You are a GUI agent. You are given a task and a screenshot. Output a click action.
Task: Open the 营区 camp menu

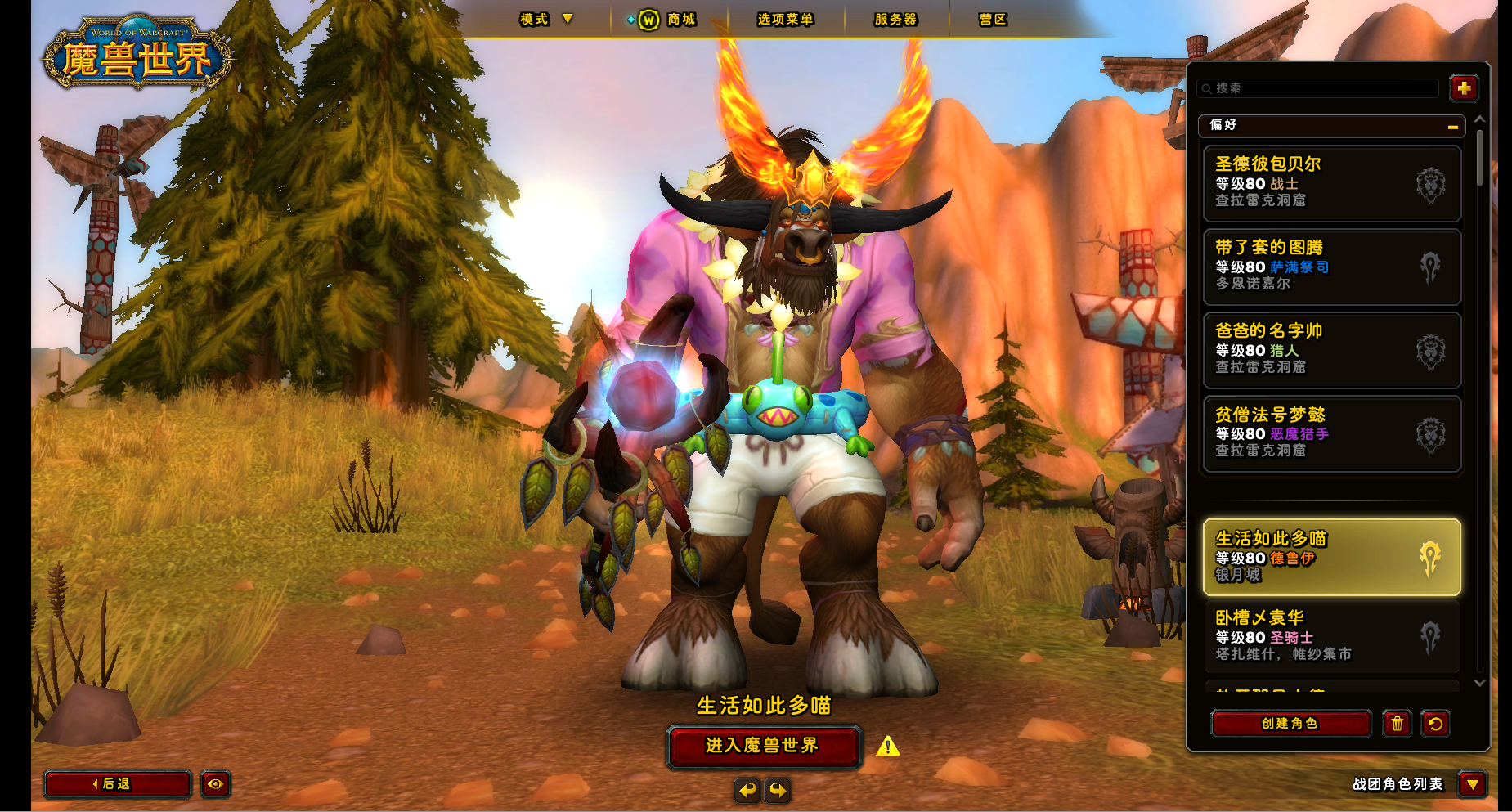point(993,20)
